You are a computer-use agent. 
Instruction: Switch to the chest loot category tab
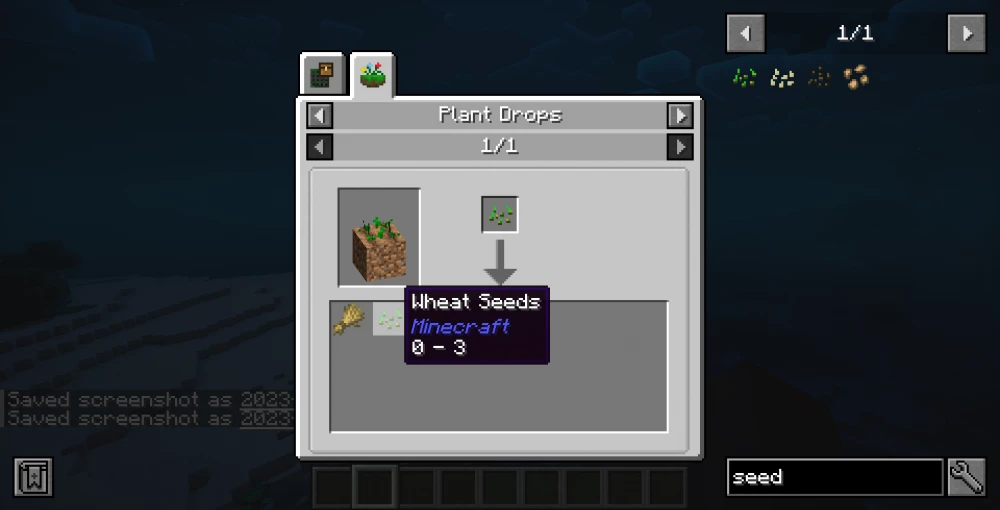(x=324, y=75)
